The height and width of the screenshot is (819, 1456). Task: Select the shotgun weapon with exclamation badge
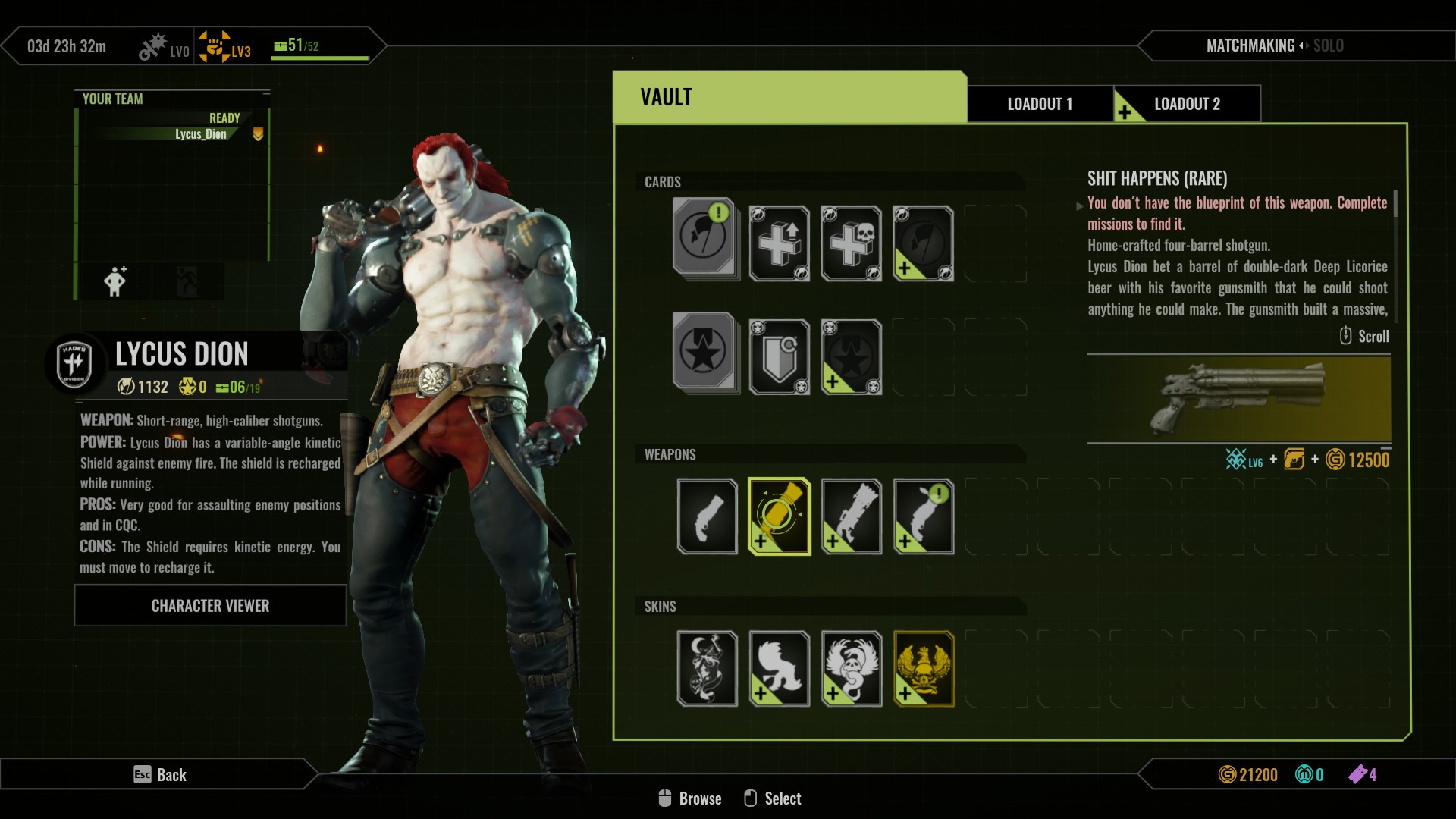point(923,516)
